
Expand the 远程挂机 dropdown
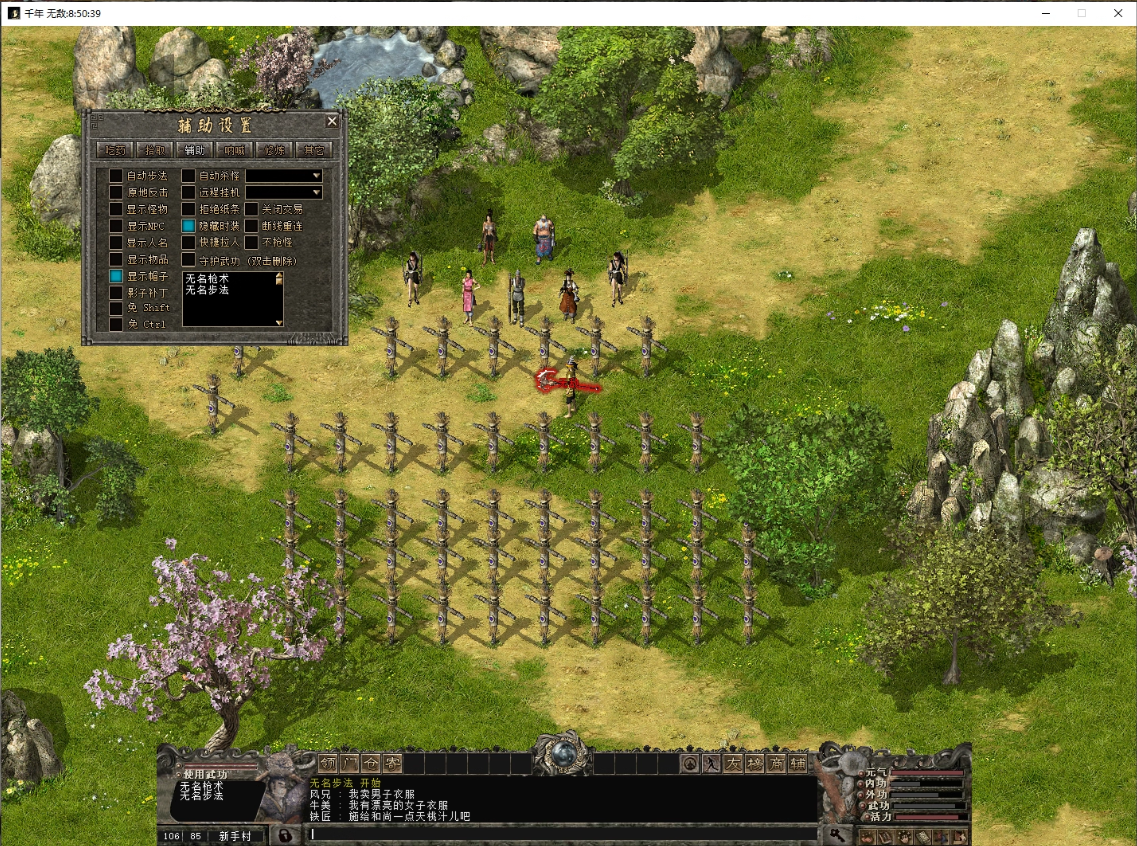[316, 192]
